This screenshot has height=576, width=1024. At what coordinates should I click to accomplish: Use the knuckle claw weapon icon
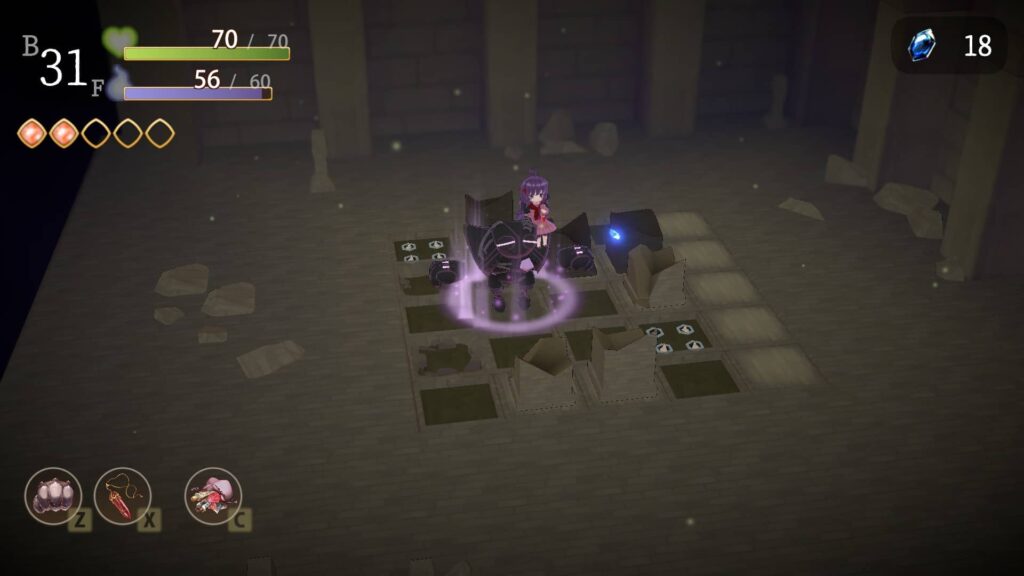click(53, 496)
